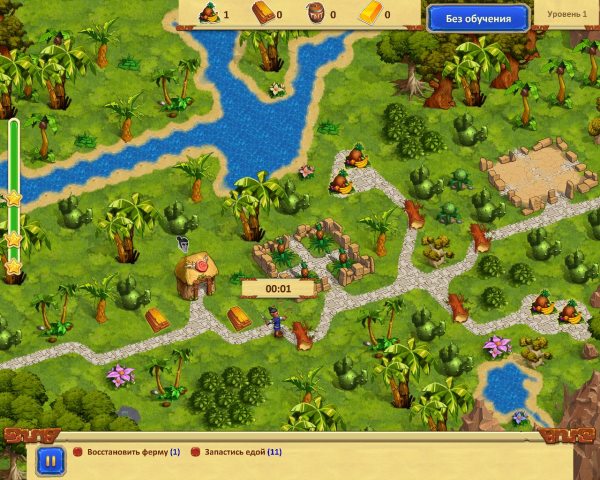
Task: Click the "Без обучения" skip tutorial button
Action: 478,18
